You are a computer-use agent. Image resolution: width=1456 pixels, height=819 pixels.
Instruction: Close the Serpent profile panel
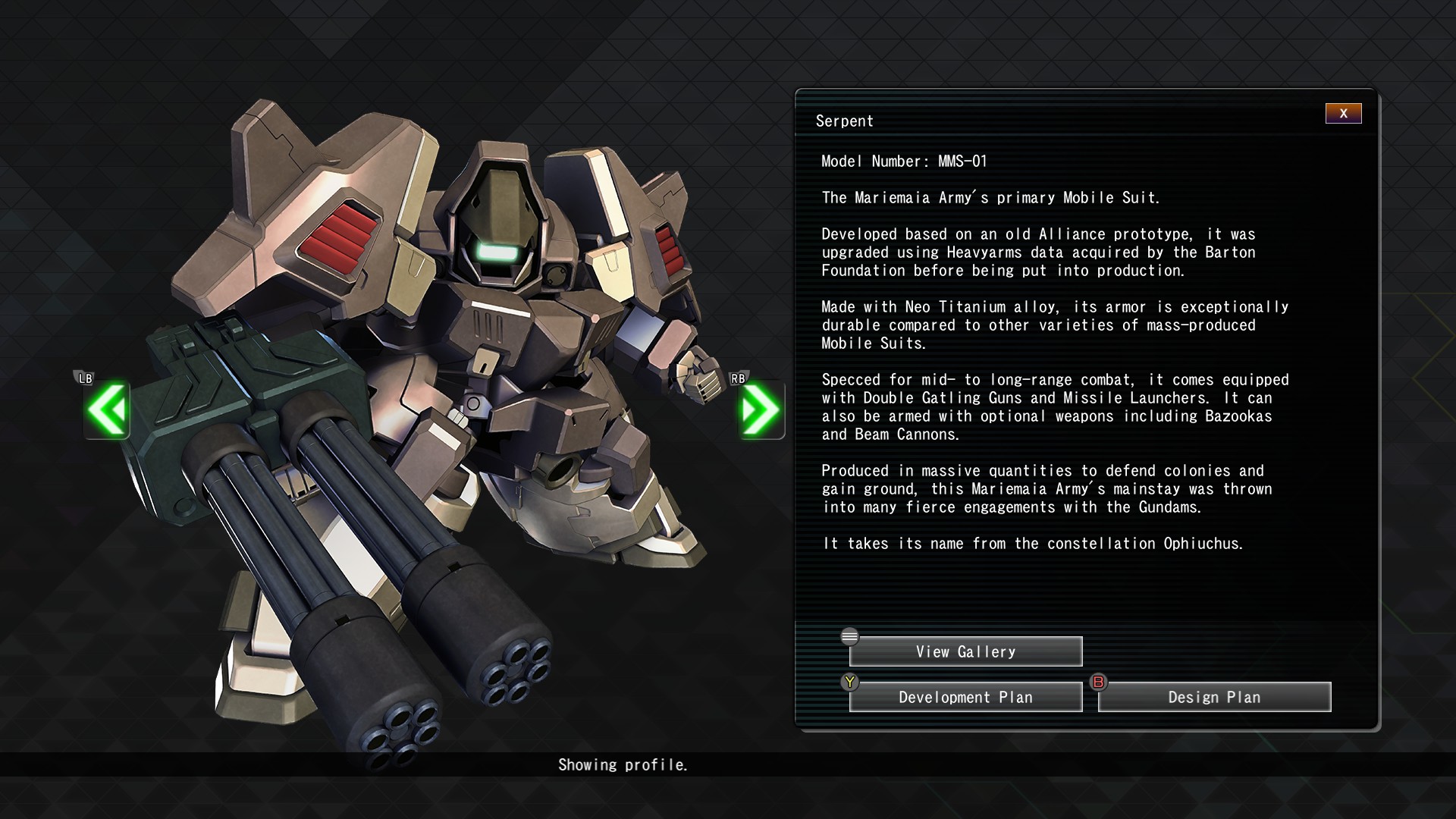(x=1343, y=114)
